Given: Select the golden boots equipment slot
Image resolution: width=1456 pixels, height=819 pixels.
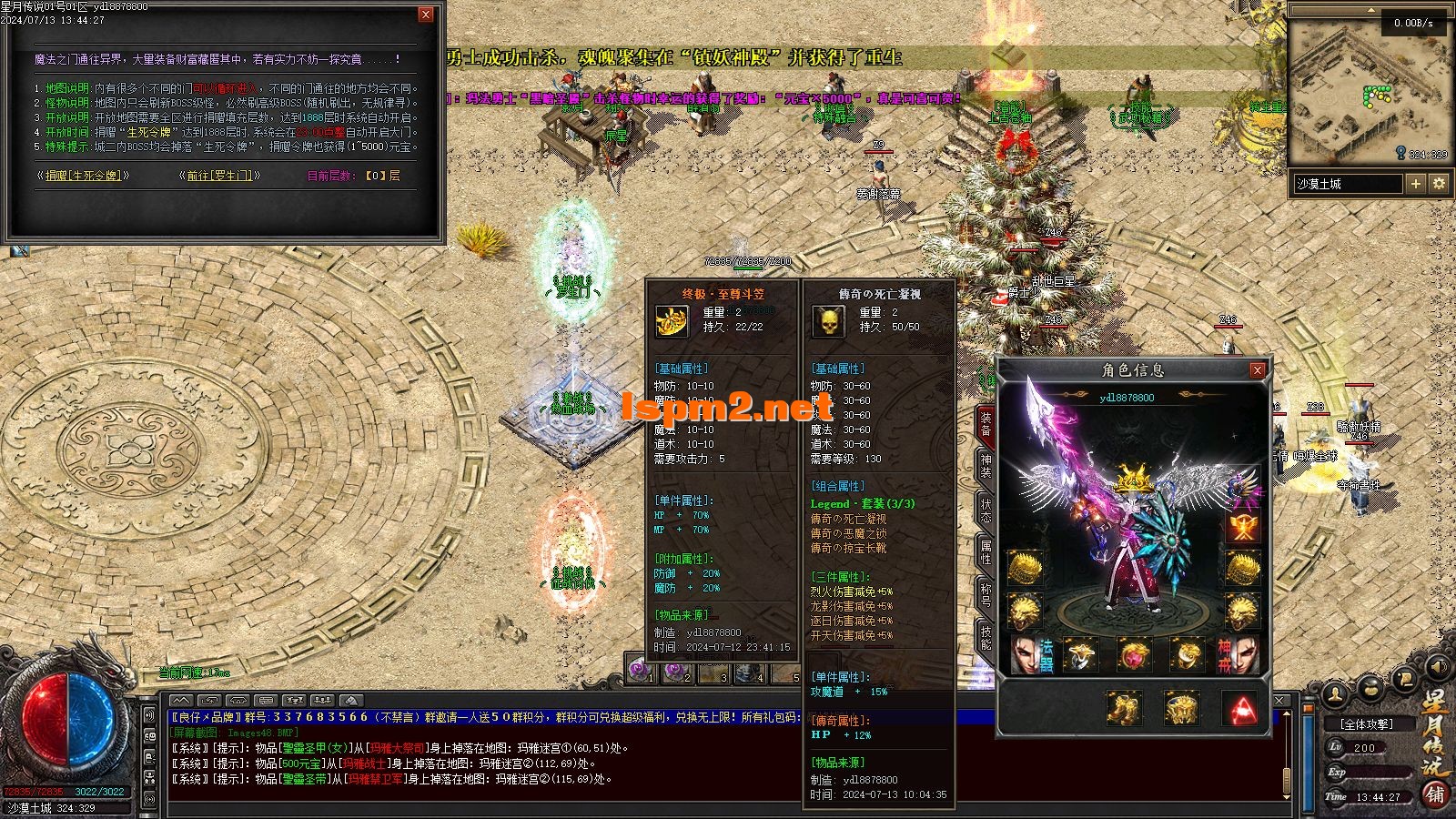Looking at the screenshot, I should click(1121, 707).
